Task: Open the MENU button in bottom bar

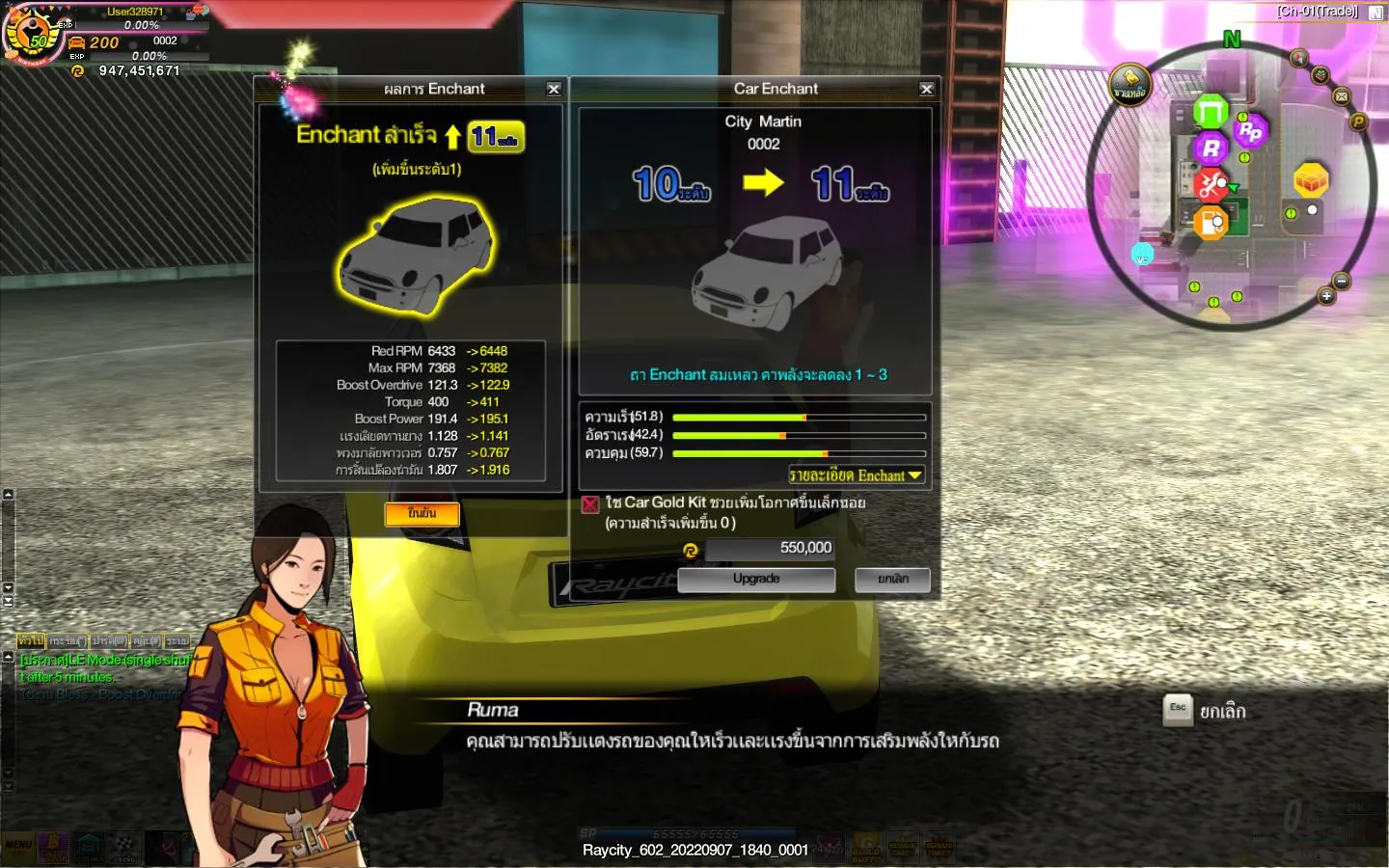Action: (x=18, y=846)
